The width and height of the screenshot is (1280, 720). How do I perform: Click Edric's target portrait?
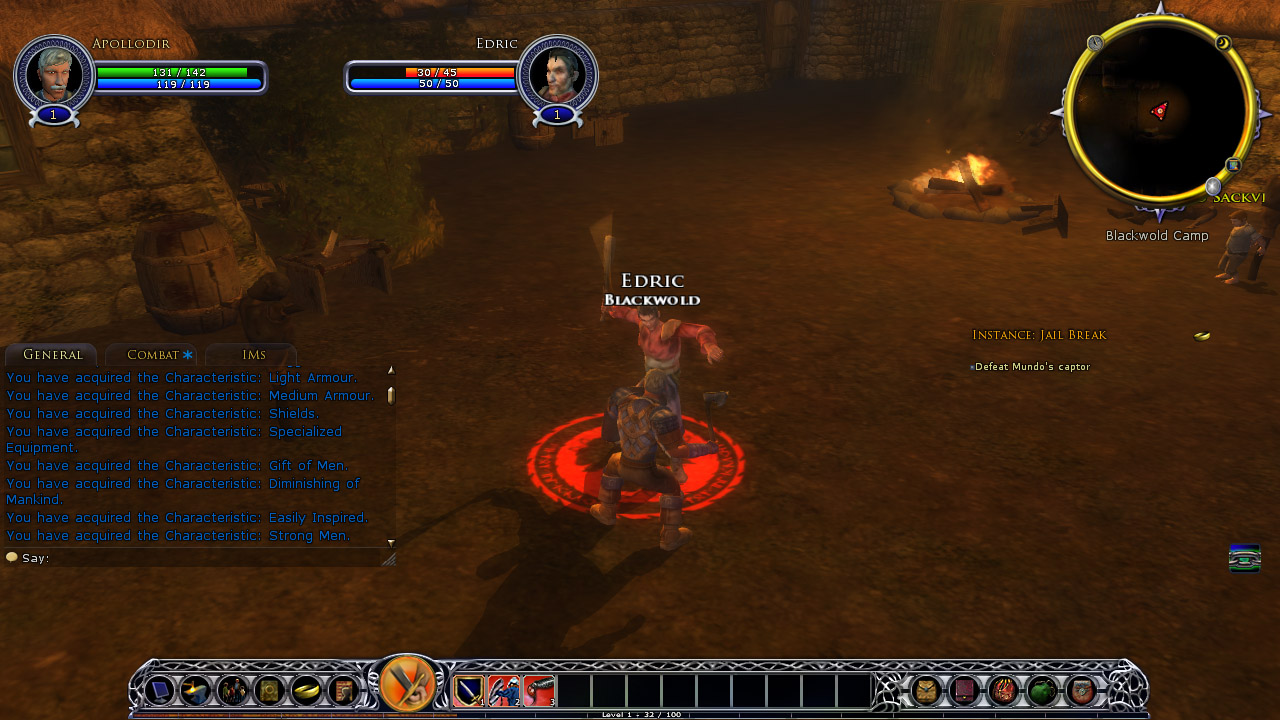pos(556,73)
